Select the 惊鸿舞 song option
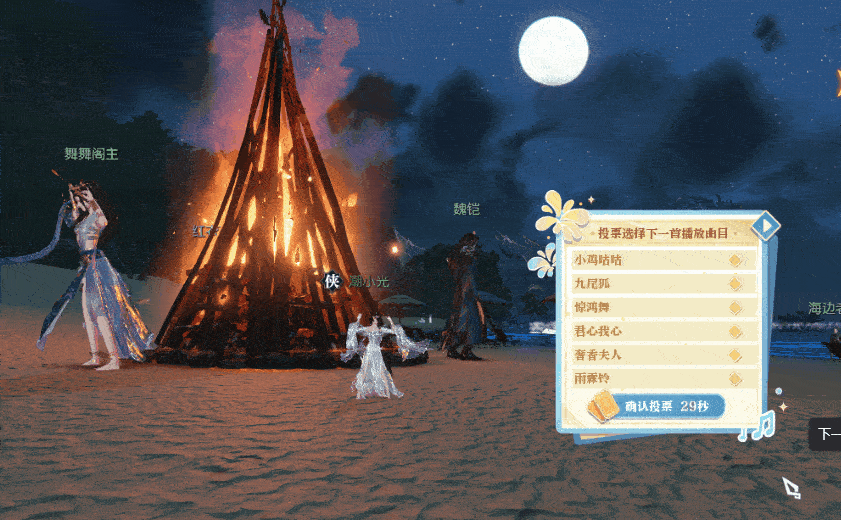The width and height of the screenshot is (841, 520). [660, 307]
